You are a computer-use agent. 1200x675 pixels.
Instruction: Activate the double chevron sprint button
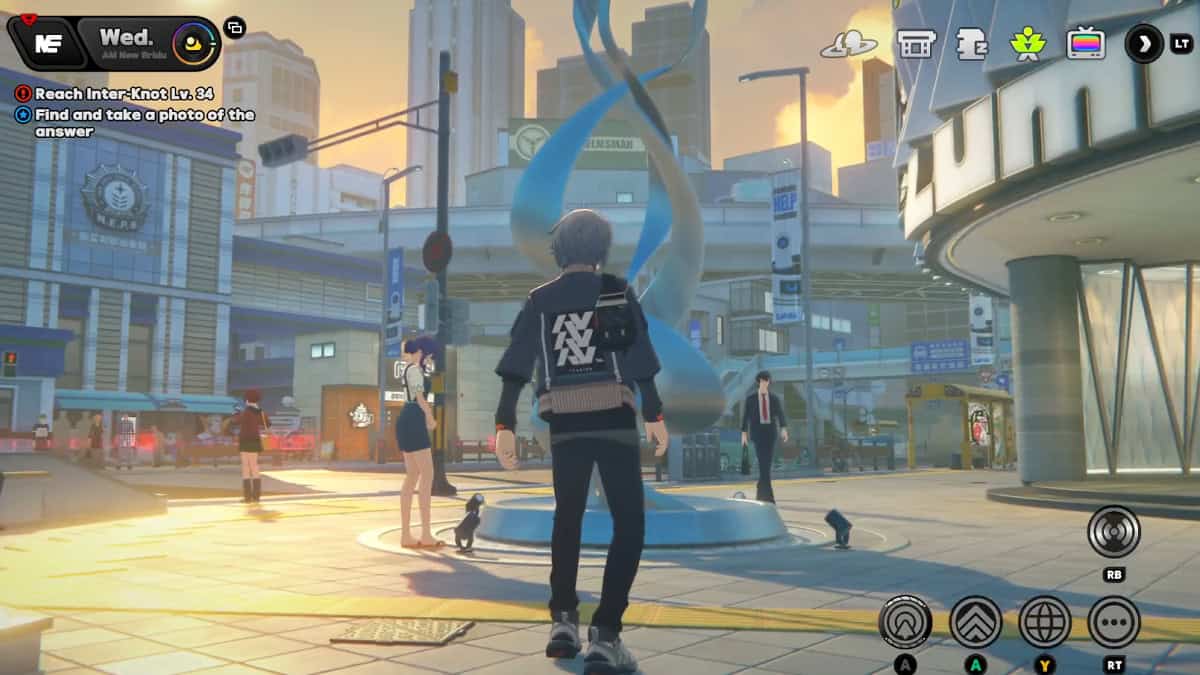tap(975, 622)
